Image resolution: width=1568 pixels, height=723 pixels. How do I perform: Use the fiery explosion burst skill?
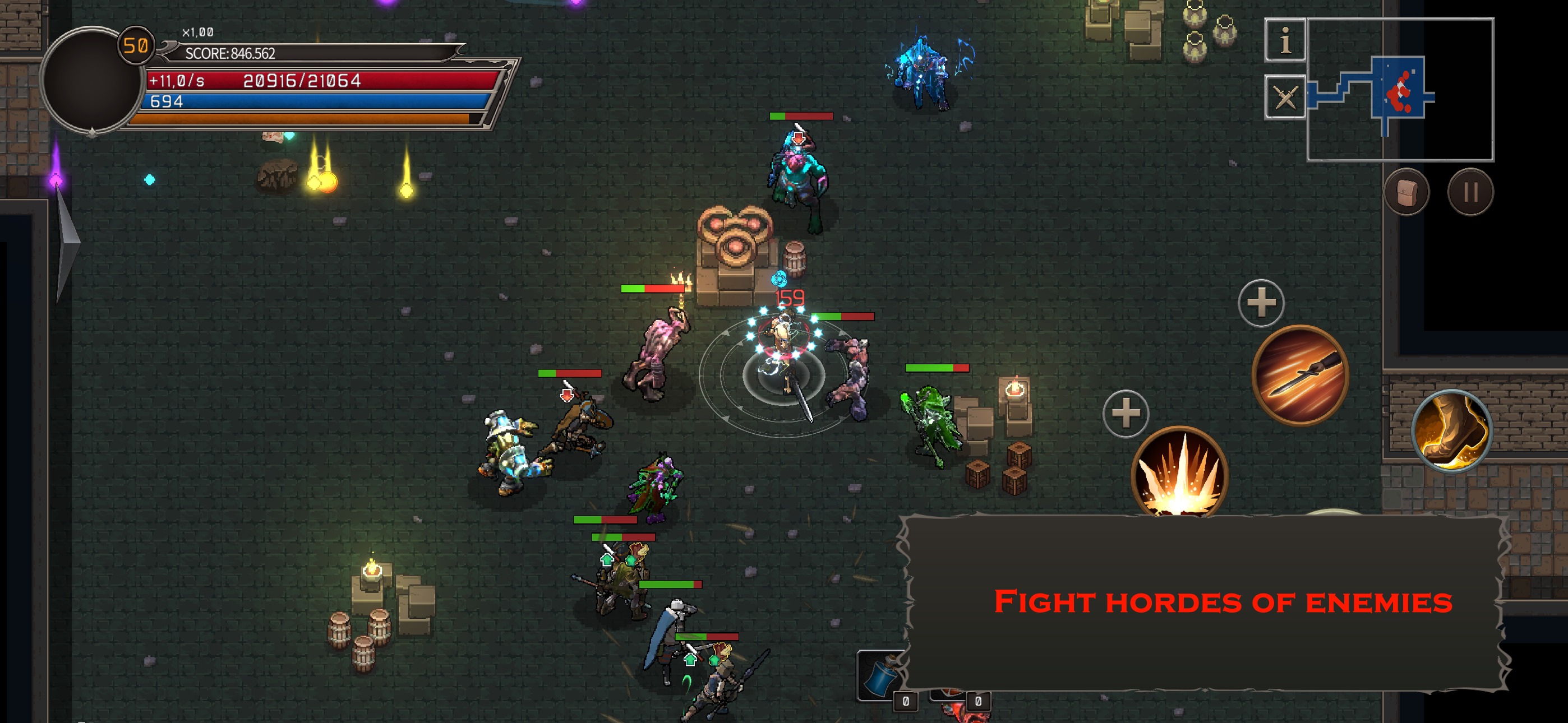(1179, 472)
